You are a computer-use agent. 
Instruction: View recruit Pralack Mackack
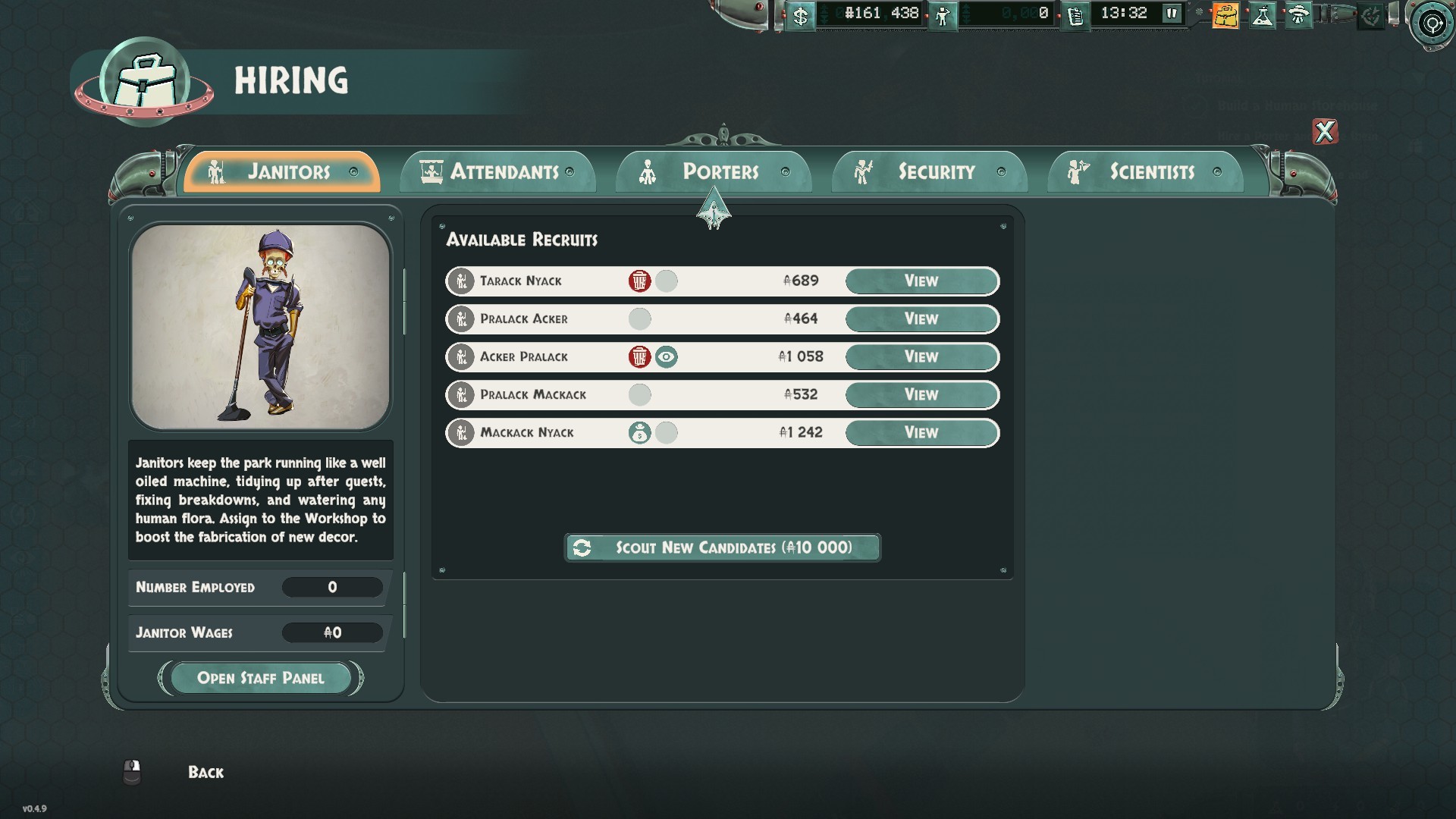pos(921,395)
